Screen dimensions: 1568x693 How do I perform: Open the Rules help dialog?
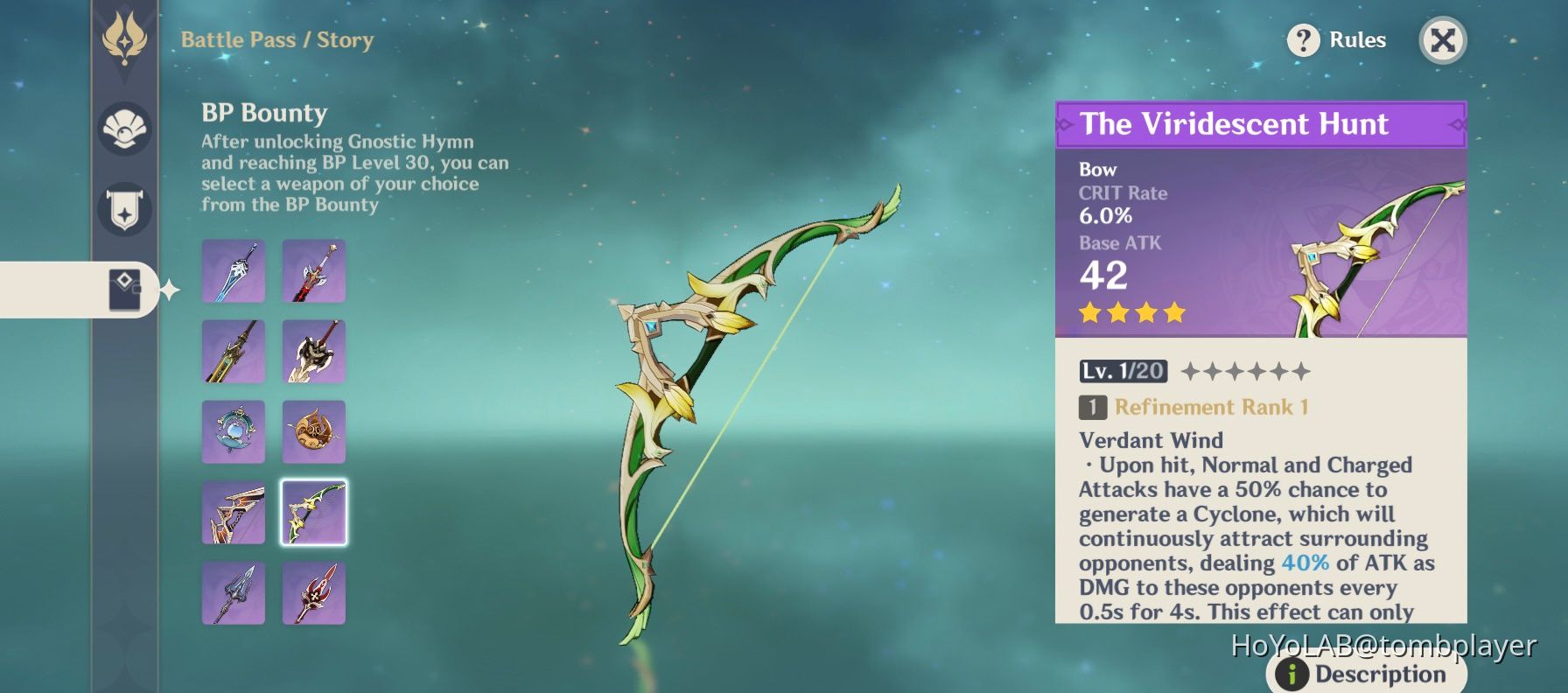pyautogui.click(x=1337, y=39)
